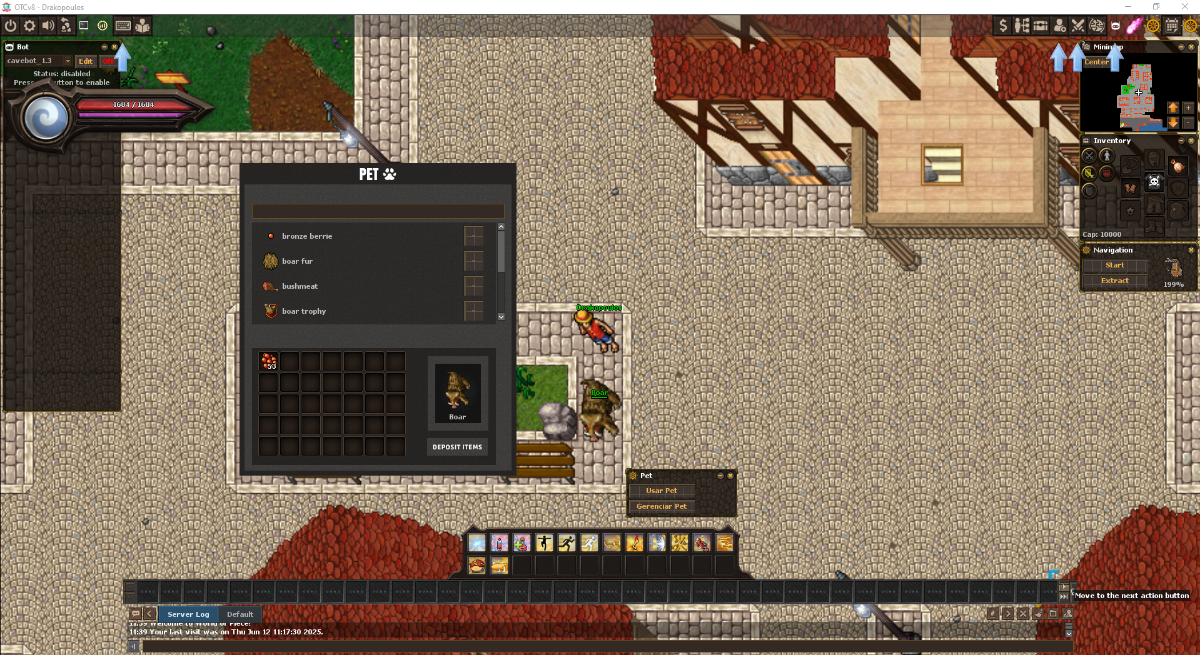Click the Usar Pet button
The width and height of the screenshot is (1200, 655).
[x=661, y=491]
